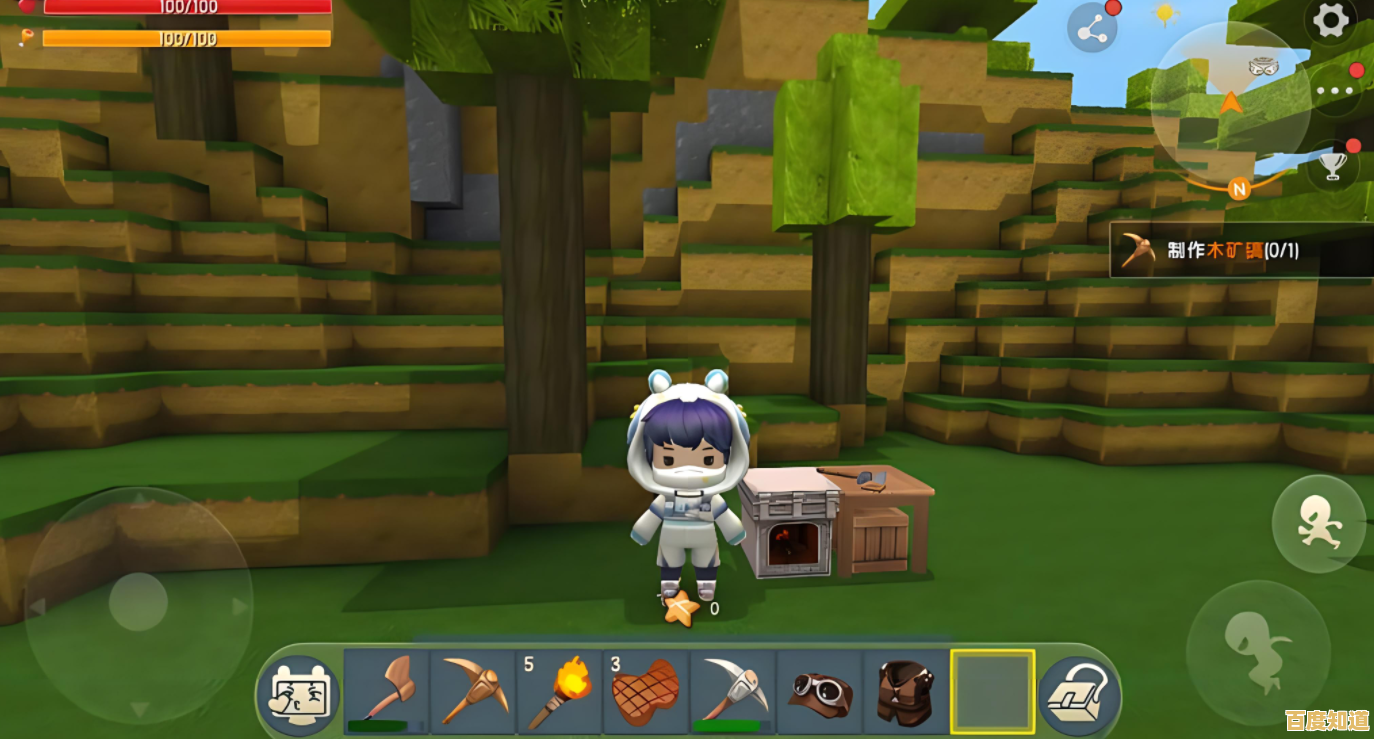Tap the share icon
This screenshot has width=1374, height=739.
point(1092,28)
